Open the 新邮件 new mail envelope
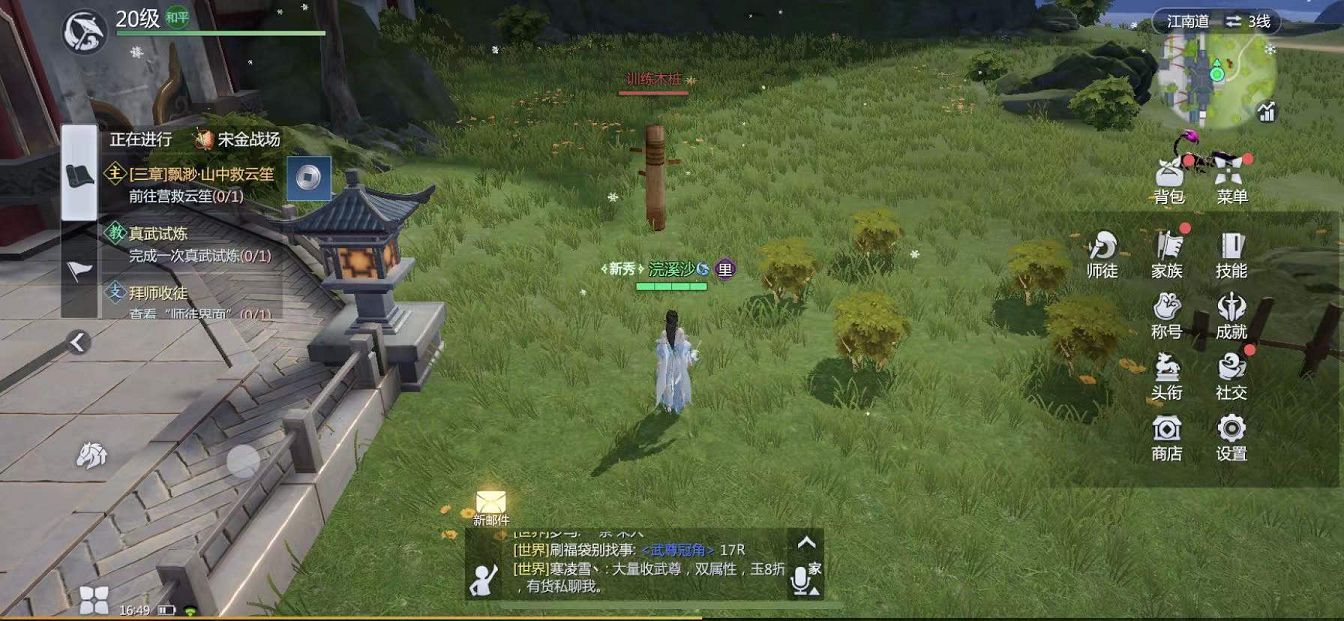This screenshot has width=1344, height=621. [491, 503]
